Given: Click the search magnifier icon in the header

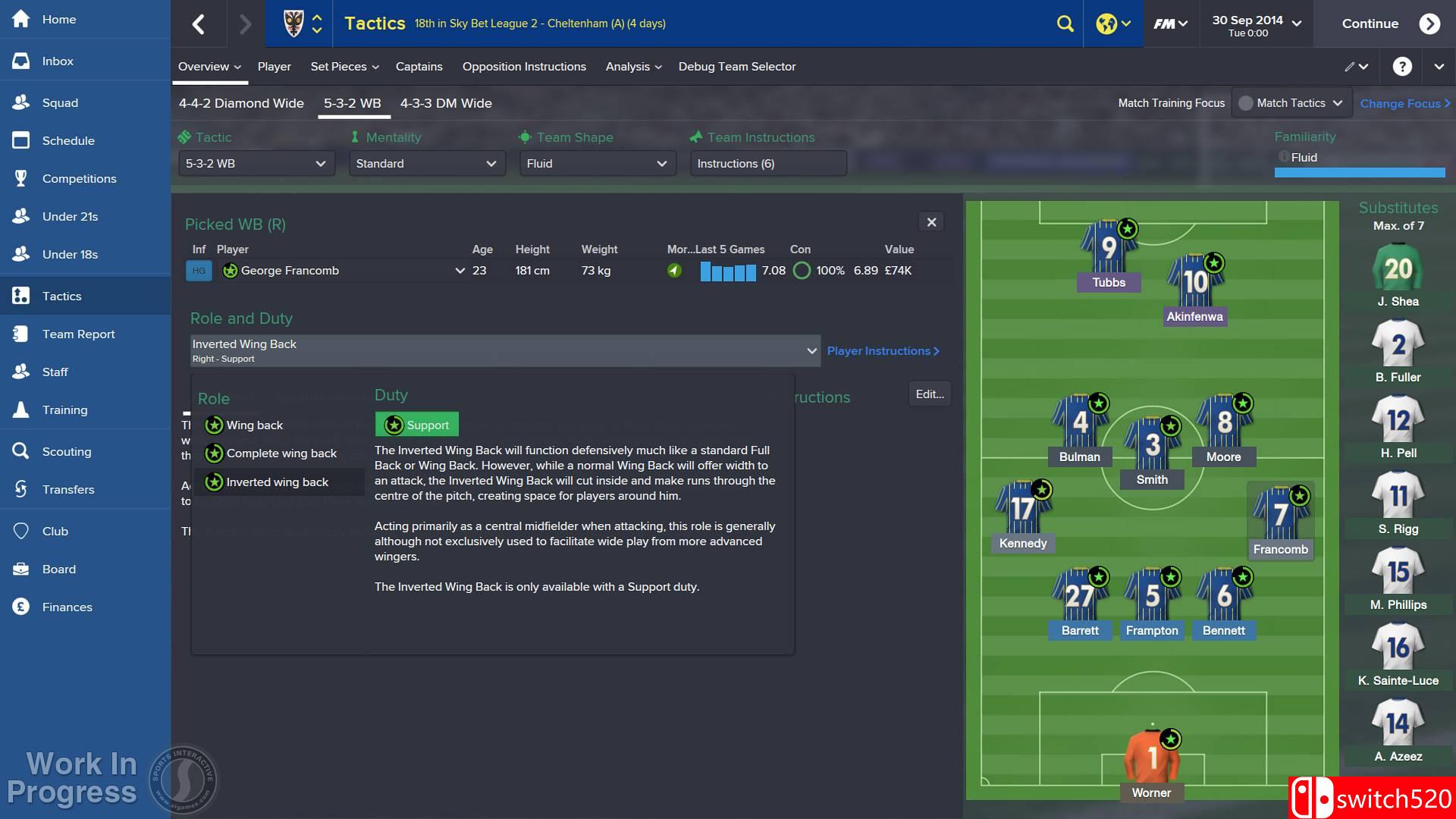Looking at the screenshot, I should 1064,24.
